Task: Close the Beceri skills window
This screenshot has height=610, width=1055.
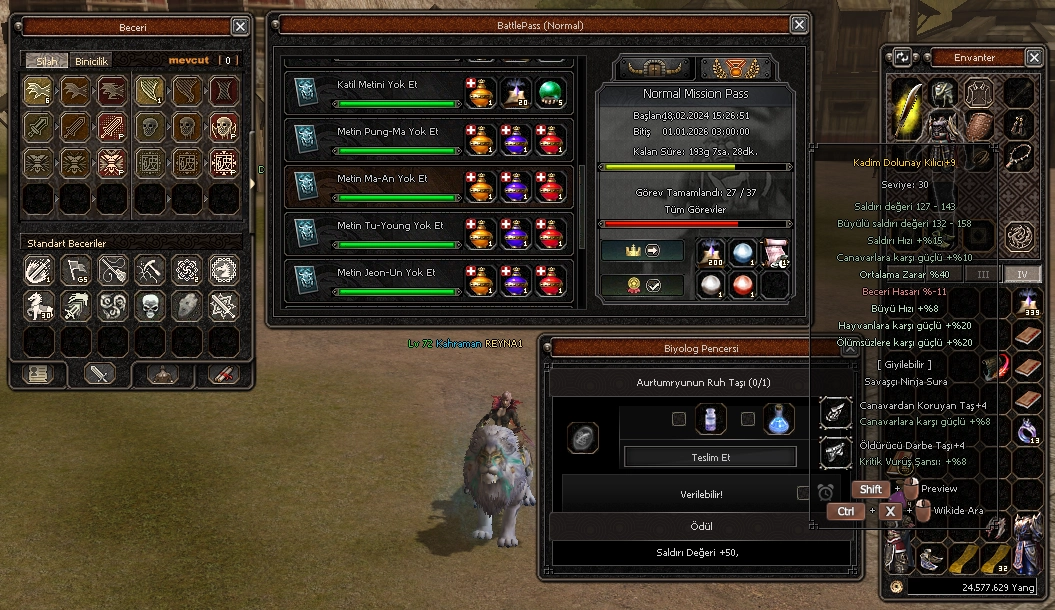Action: pos(240,27)
